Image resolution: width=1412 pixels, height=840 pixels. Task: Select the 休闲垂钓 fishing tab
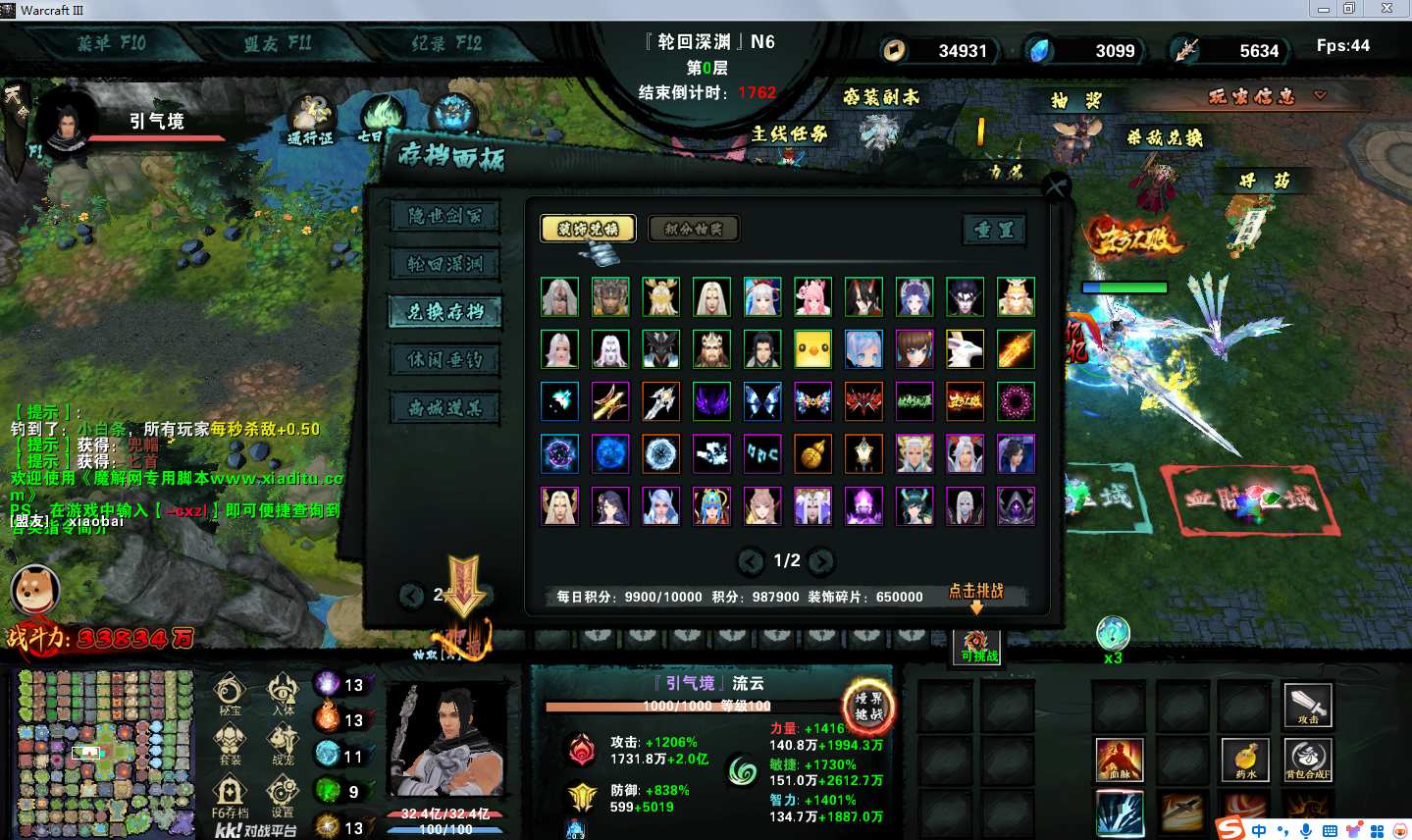[445, 360]
